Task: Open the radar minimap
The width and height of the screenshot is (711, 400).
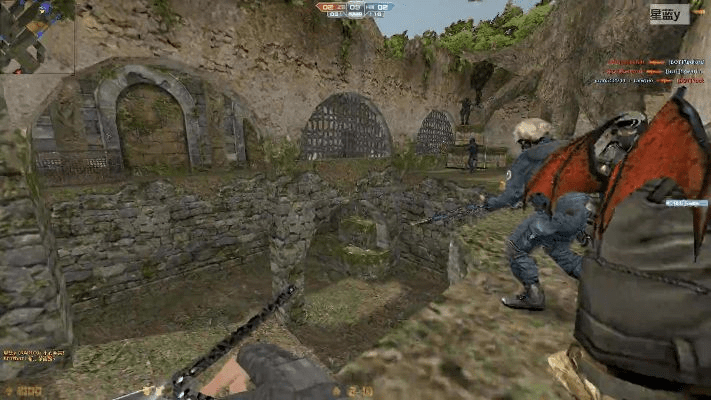Action: coord(37,37)
